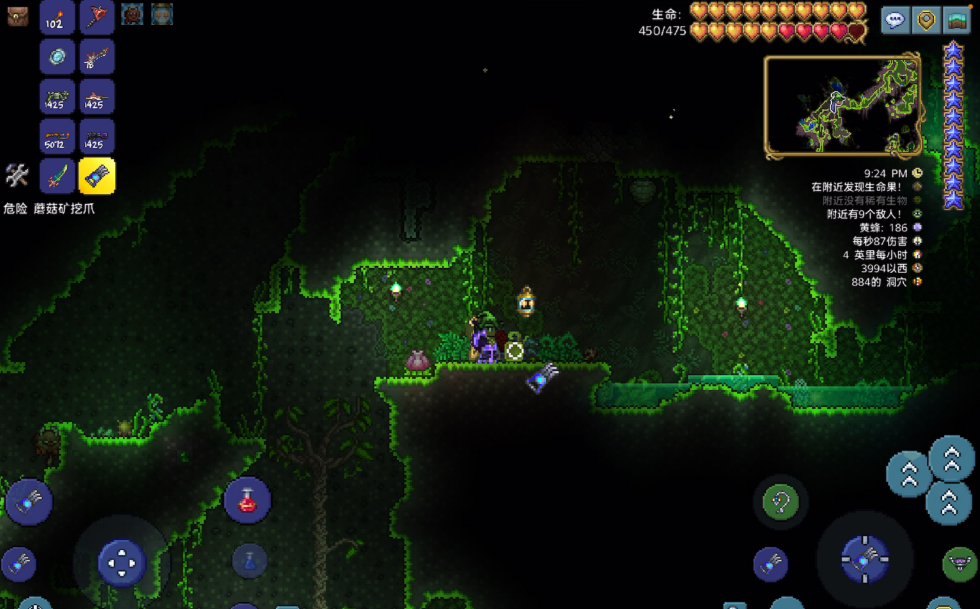Use the red healing potion button
This screenshot has height=609, width=980.
pos(247,500)
